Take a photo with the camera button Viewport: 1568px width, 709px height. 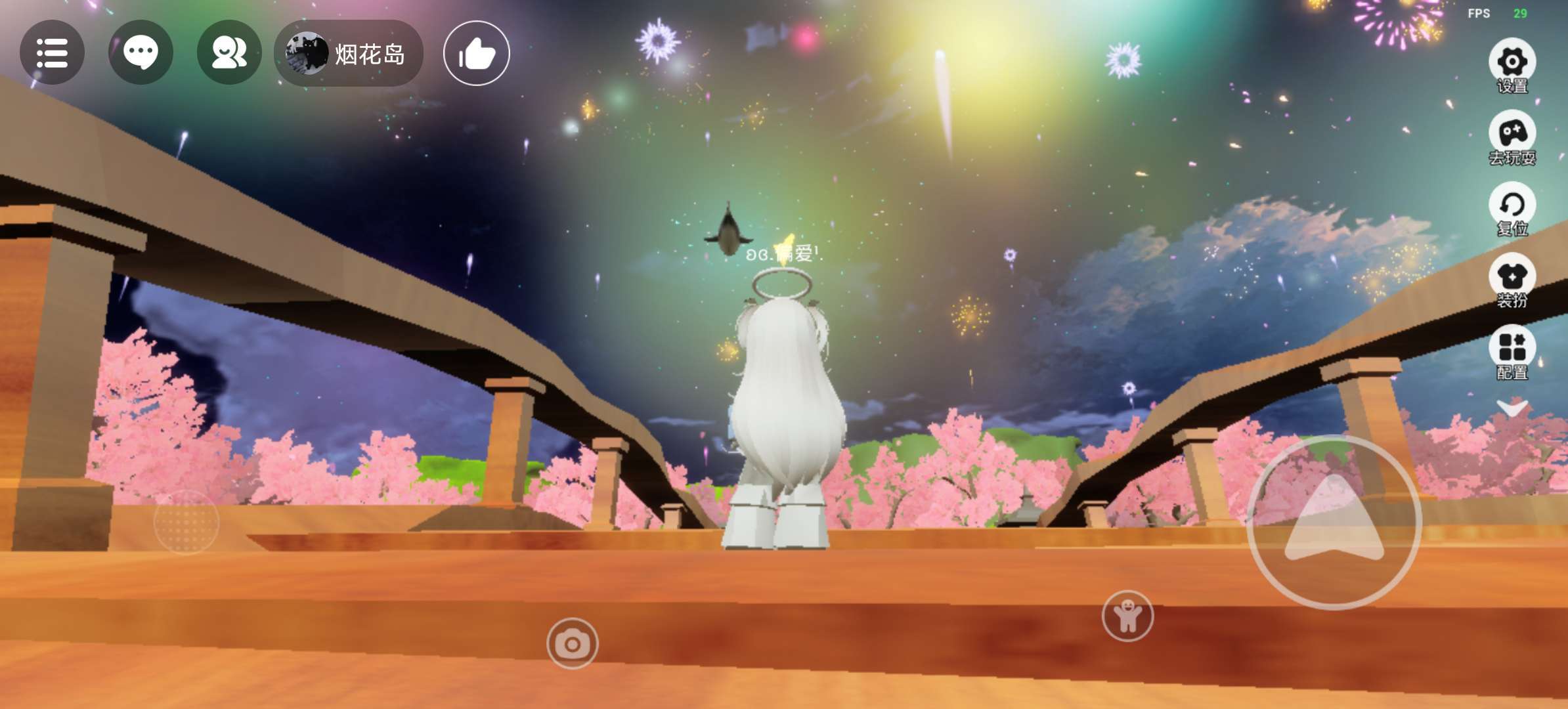click(x=572, y=643)
